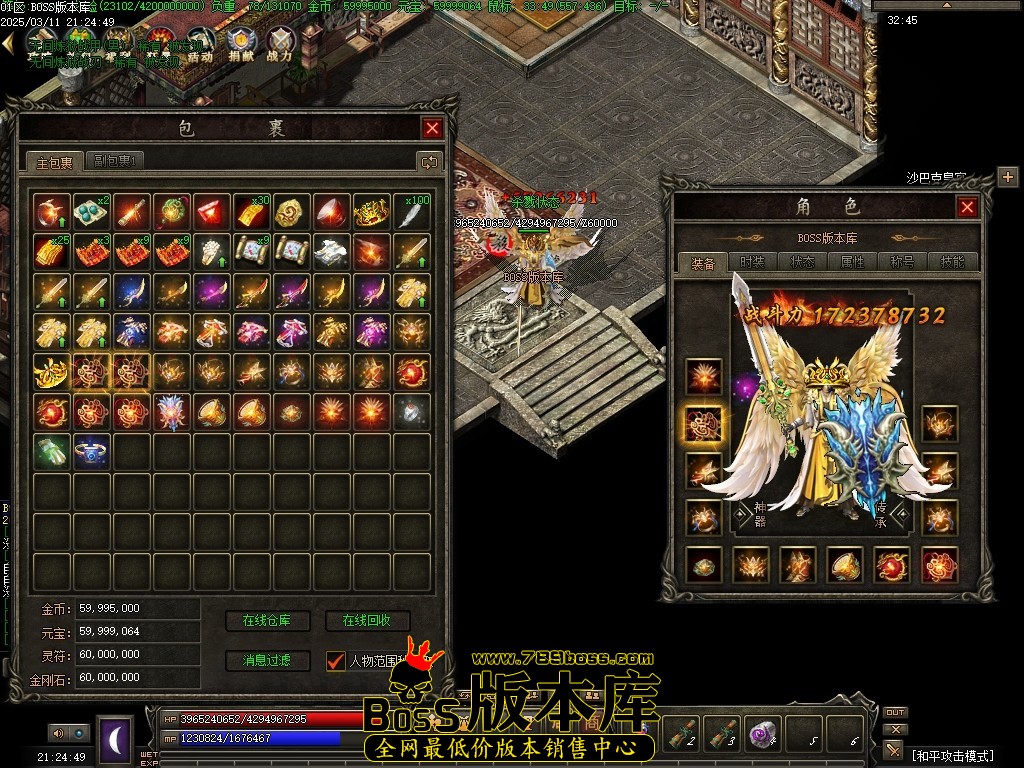Open the 消息过滤 message filter
1024x768 pixels.
click(268, 660)
